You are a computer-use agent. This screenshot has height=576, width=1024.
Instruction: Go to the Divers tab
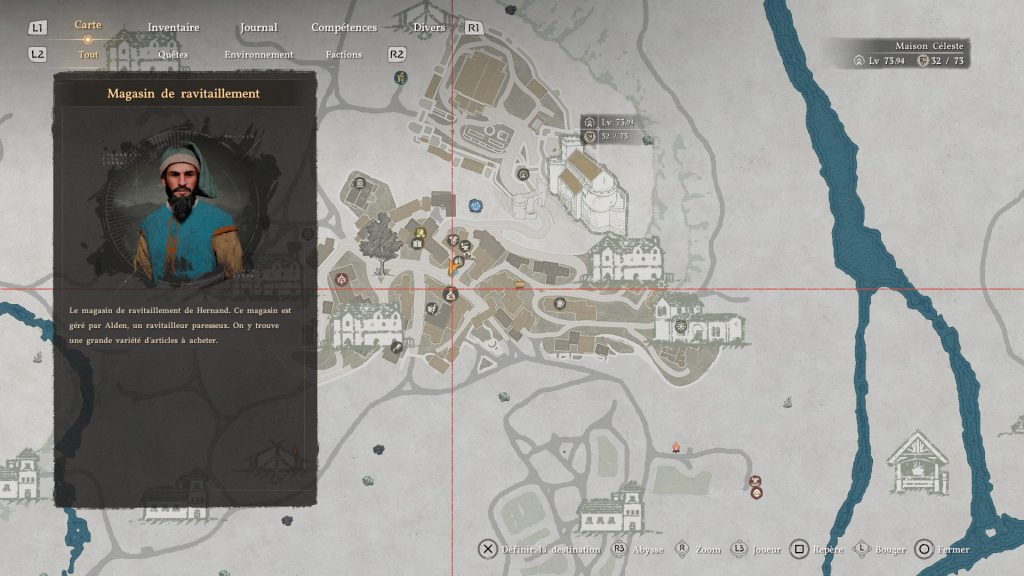(429, 28)
